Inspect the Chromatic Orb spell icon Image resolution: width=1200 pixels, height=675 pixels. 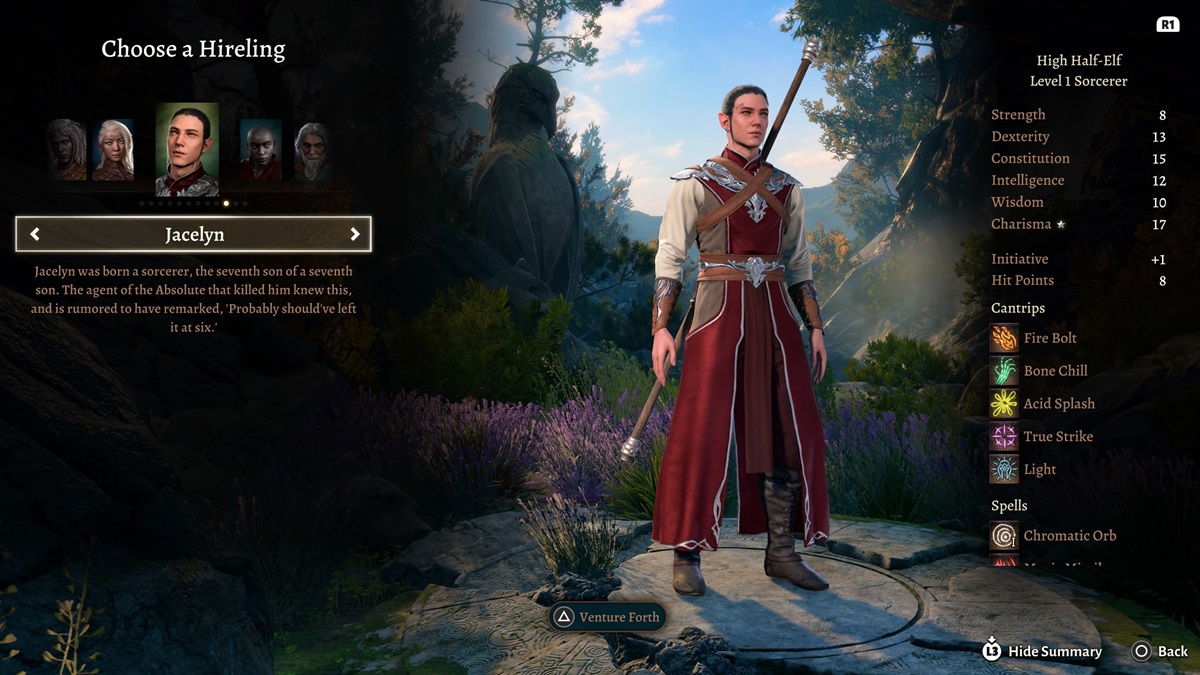coord(1004,536)
